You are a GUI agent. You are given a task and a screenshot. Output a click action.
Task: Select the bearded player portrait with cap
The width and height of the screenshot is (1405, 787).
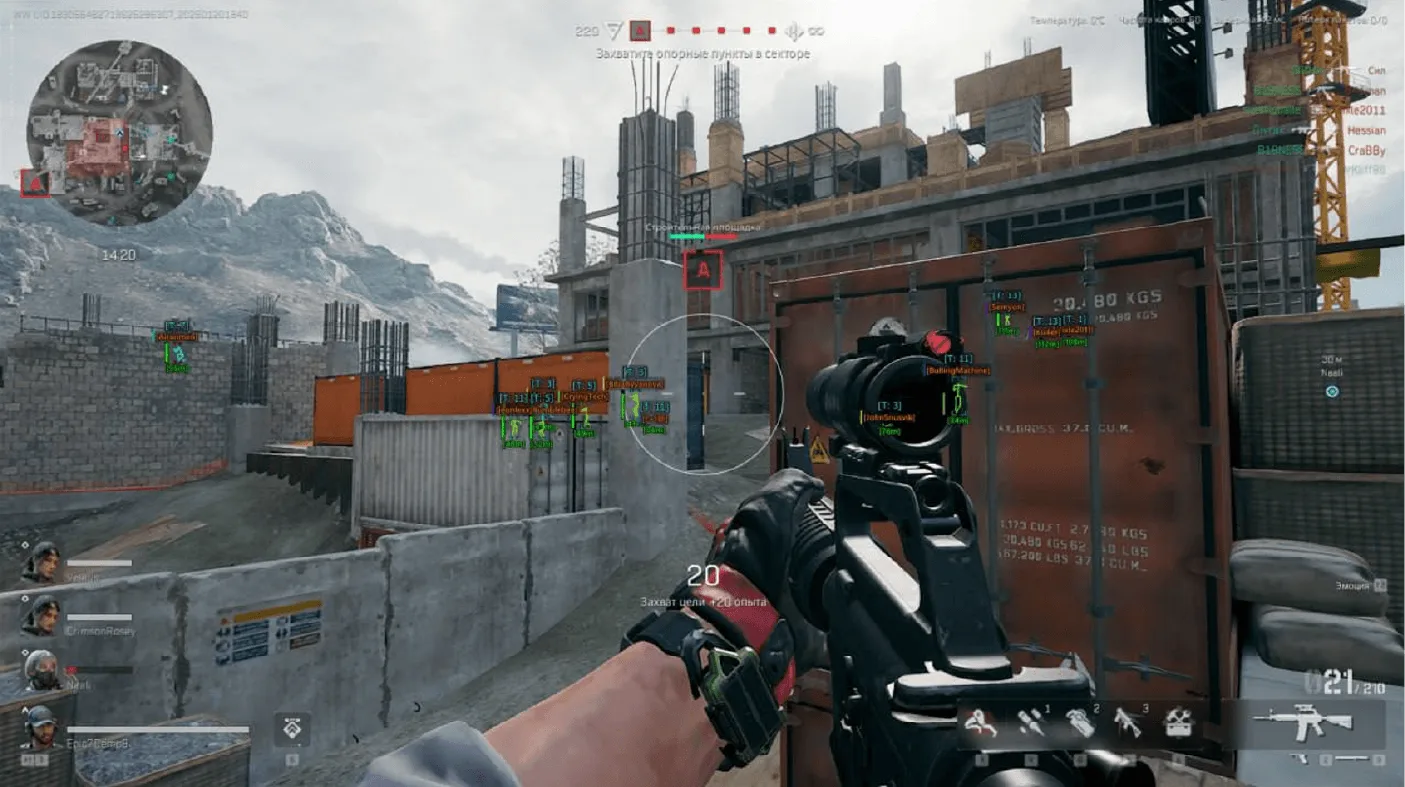(40, 727)
